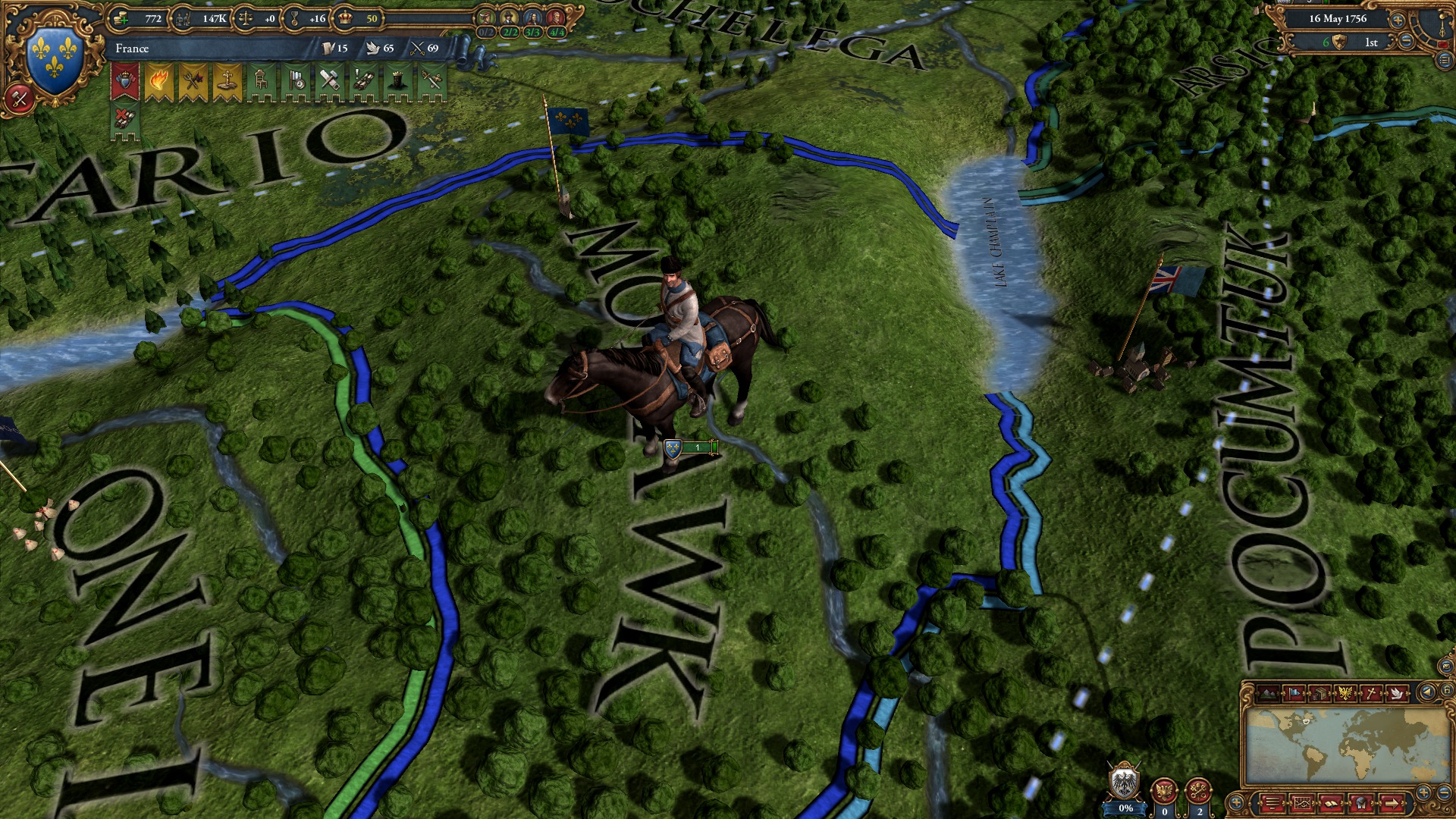Decrease game speed with the minus button
This screenshot has width=1456, height=819.
[x=1406, y=40]
